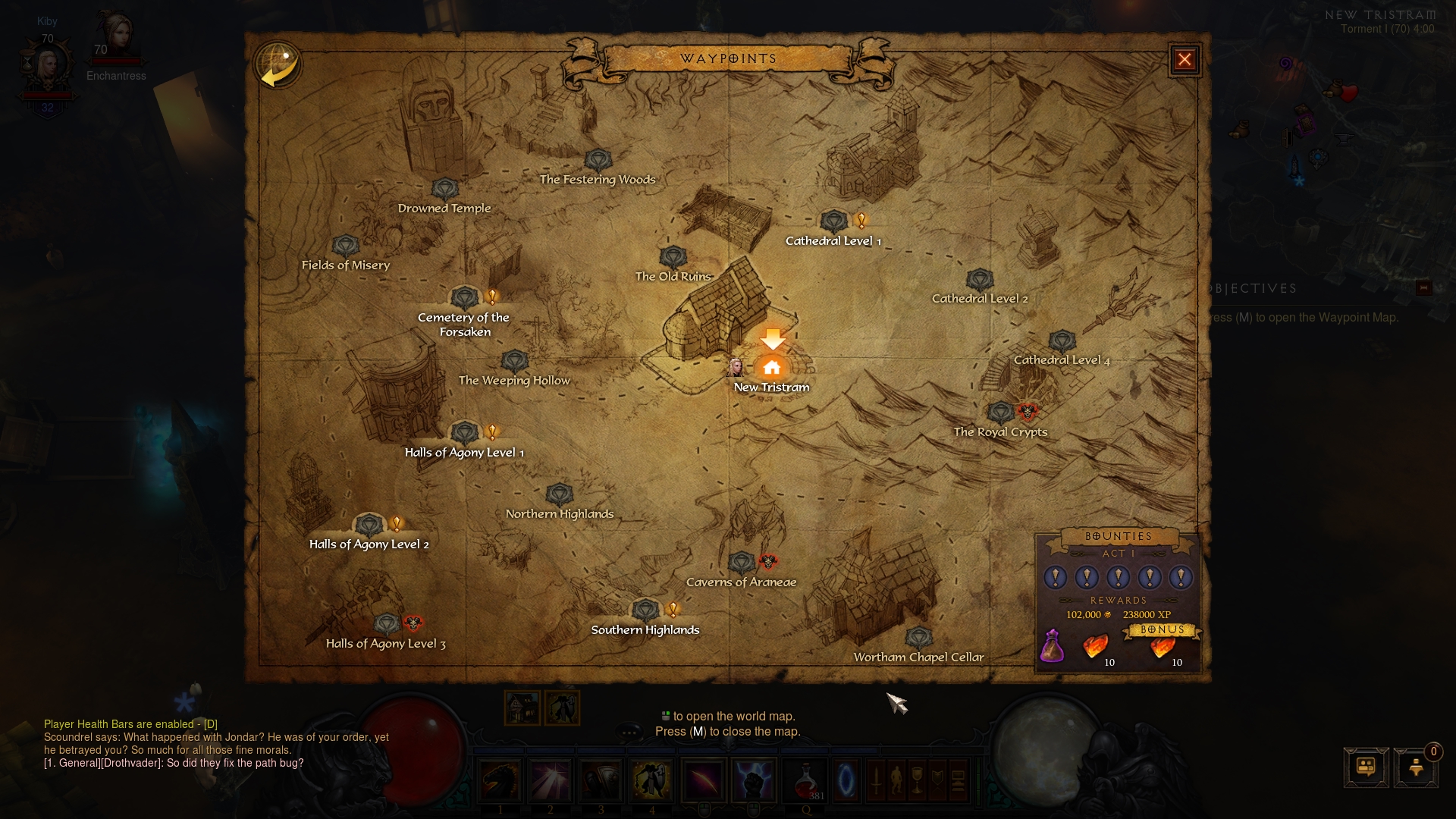Screen dimensions: 1456x819
Task: Select the Drowned Temple waypoint
Action: pos(445,190)
